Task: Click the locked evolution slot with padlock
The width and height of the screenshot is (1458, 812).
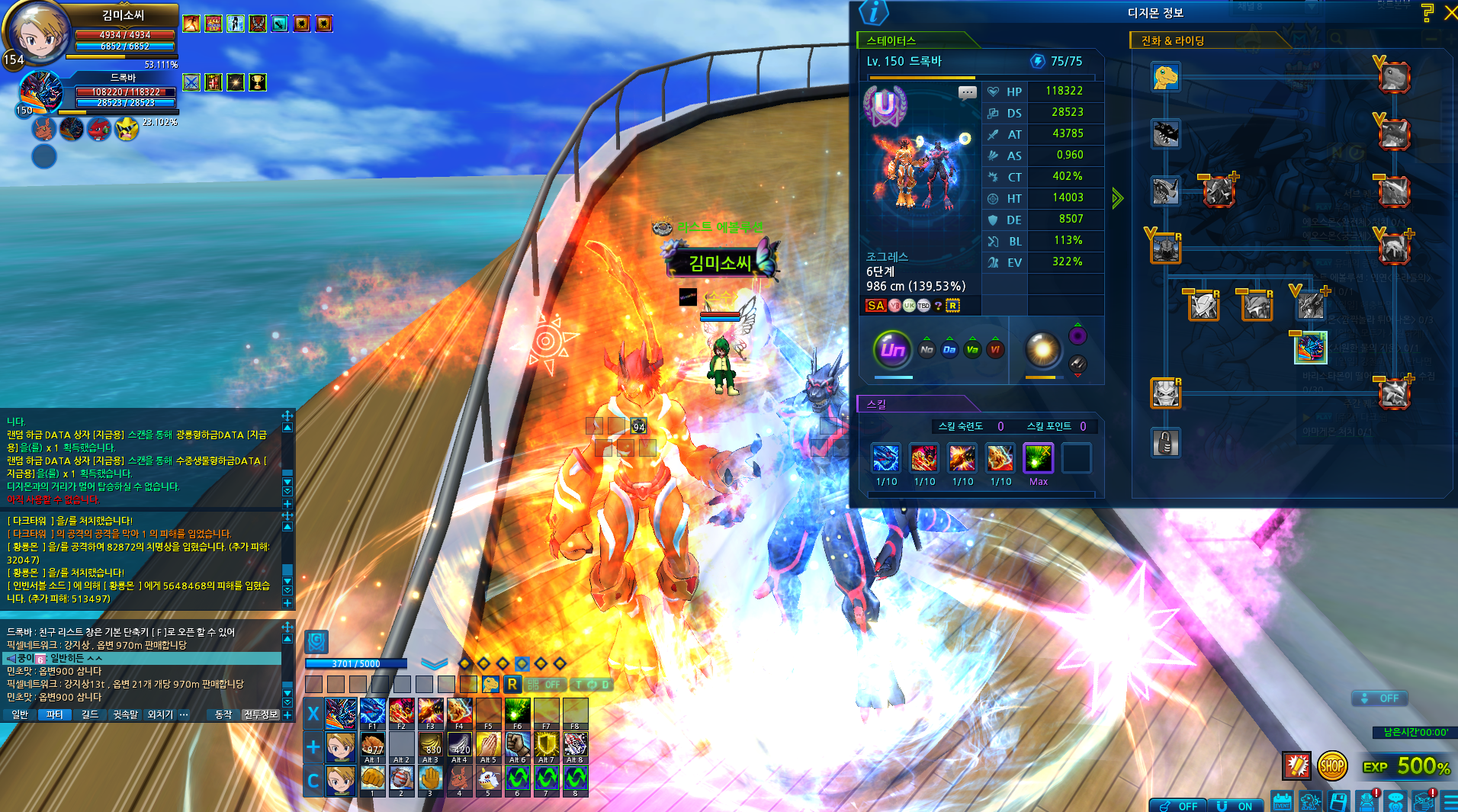Action: tap(1165, 443)
